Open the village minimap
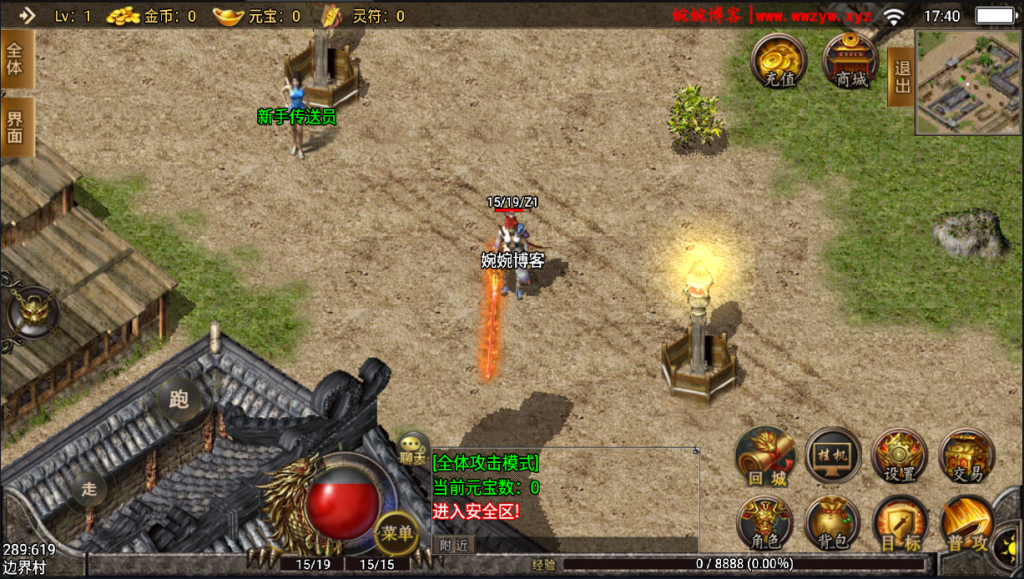The width and height of the screenshot is (1024, 579). [967, 81]
